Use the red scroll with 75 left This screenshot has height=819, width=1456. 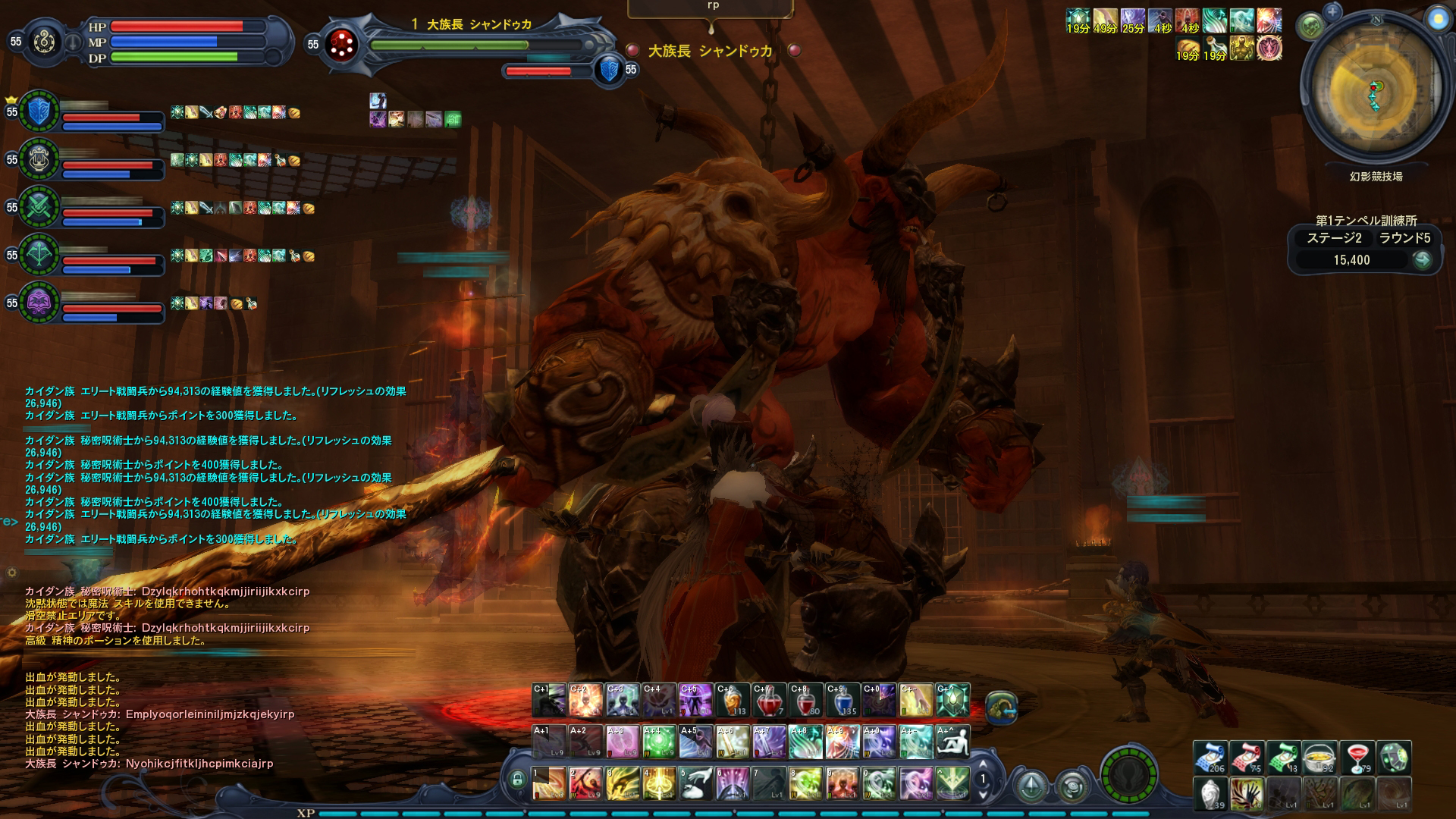point(1247,758)
